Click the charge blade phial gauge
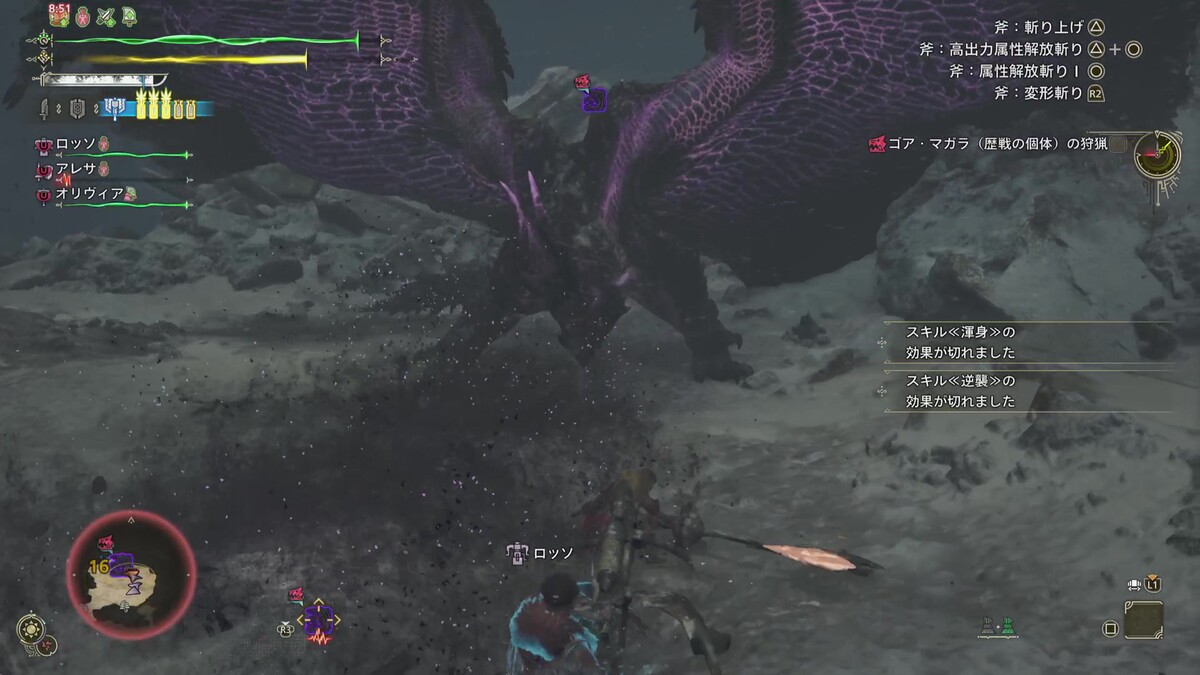This screenshot has height=675, width=1200. (x=158, y=108)
